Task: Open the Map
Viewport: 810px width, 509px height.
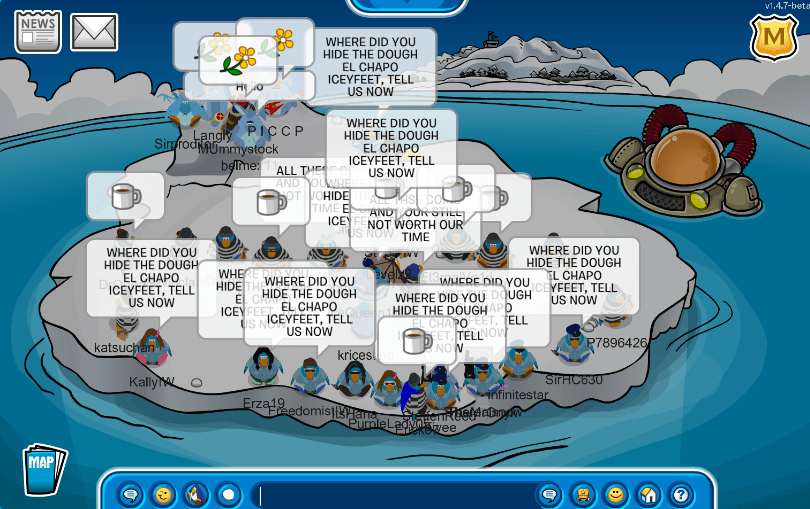Action: click(43, 467)
